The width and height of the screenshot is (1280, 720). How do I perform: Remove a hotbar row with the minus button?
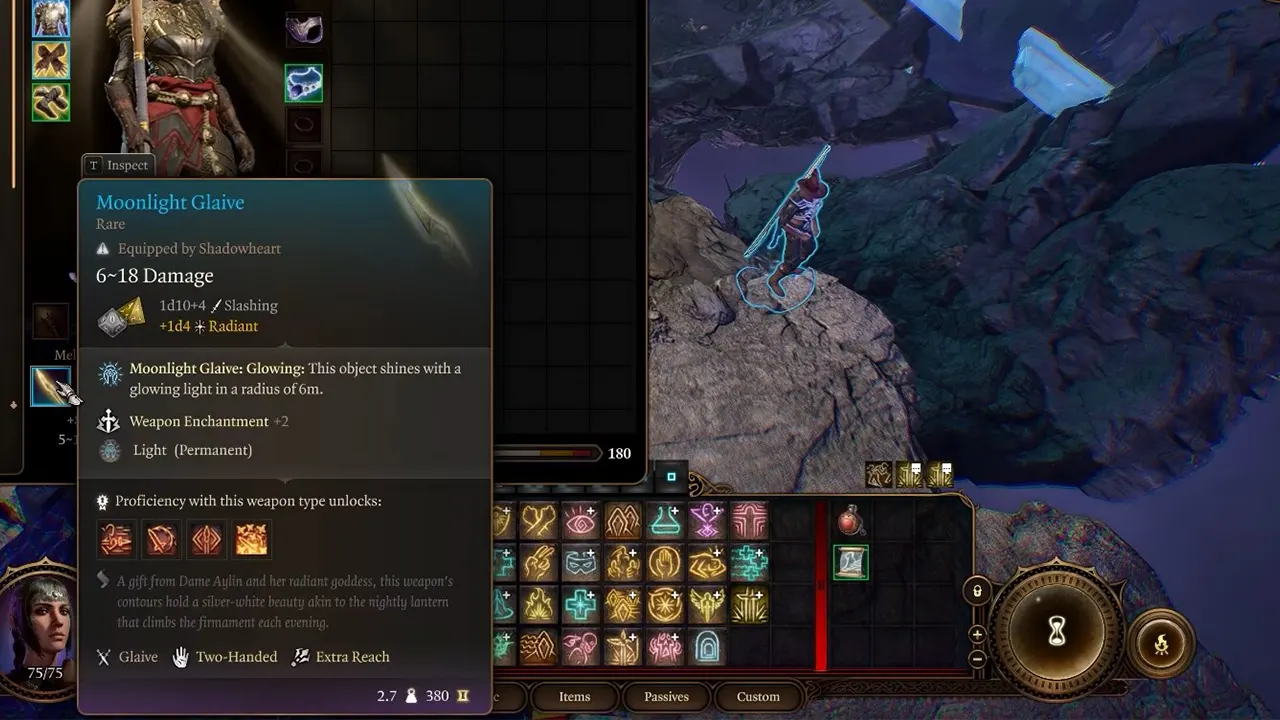click(x=977, y=659)
